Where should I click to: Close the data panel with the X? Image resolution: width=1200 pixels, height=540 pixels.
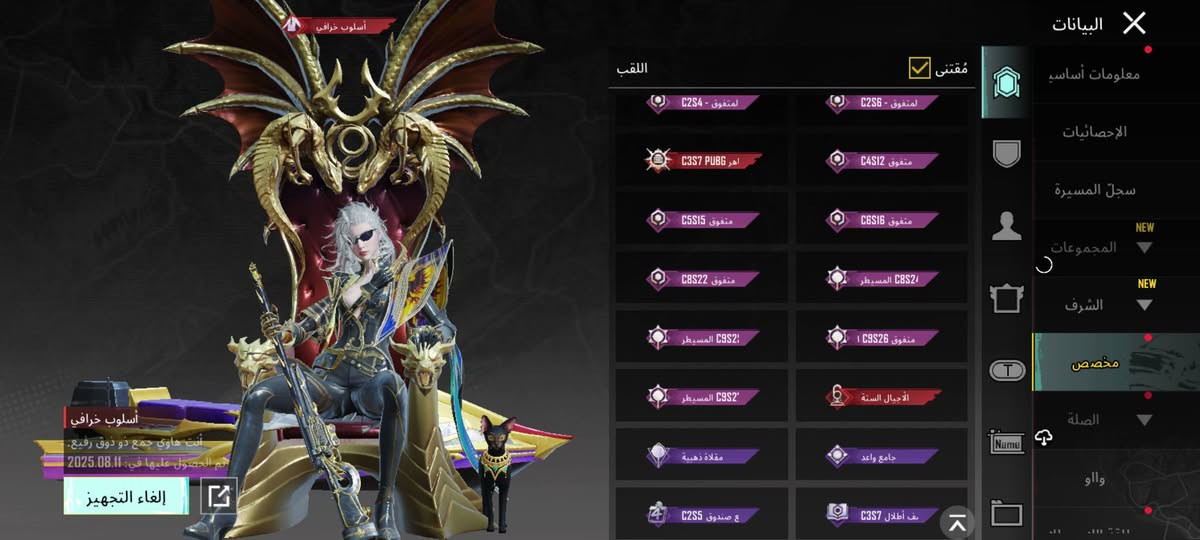[1134, 23]
